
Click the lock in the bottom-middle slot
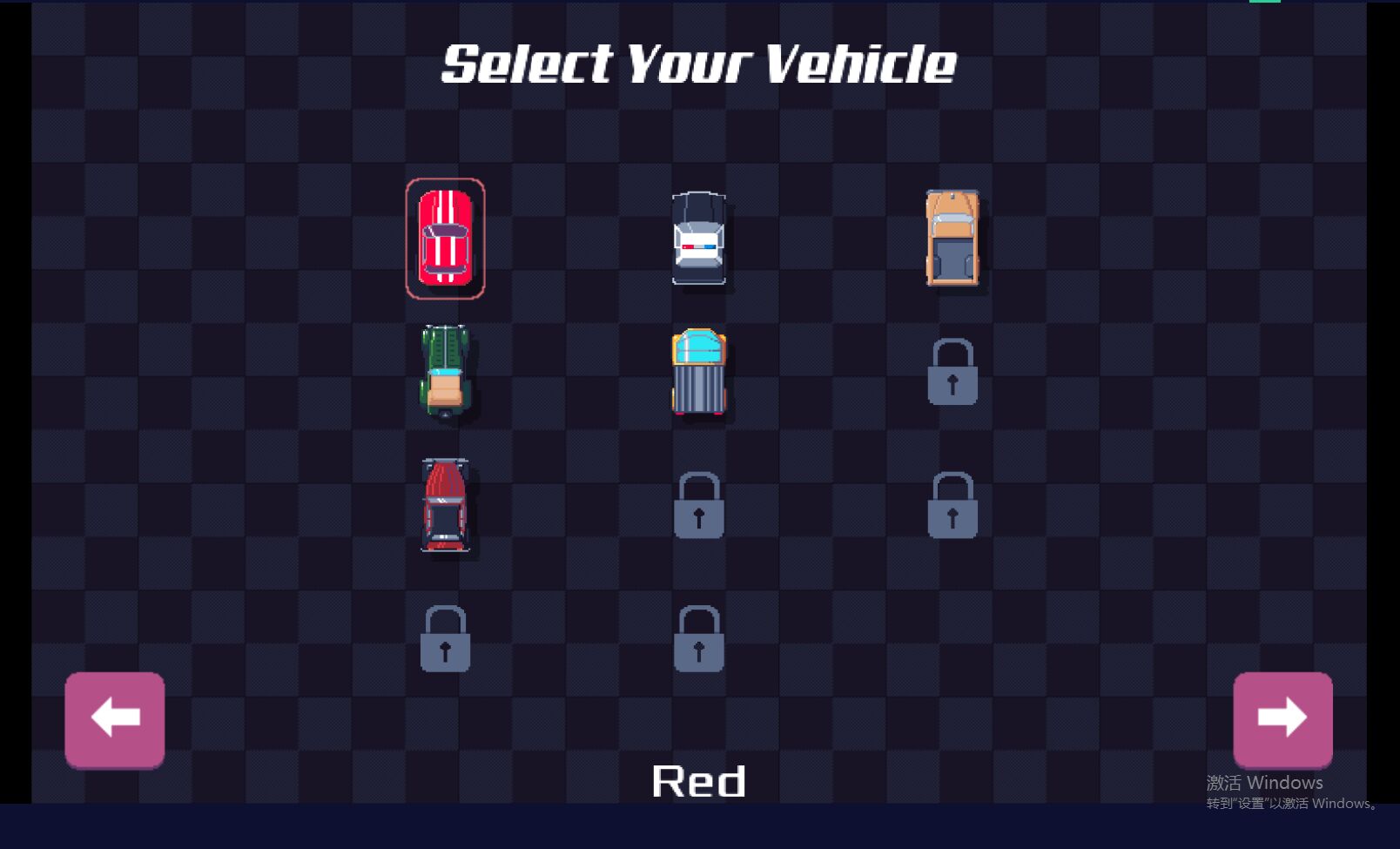(x=699, y=641)
